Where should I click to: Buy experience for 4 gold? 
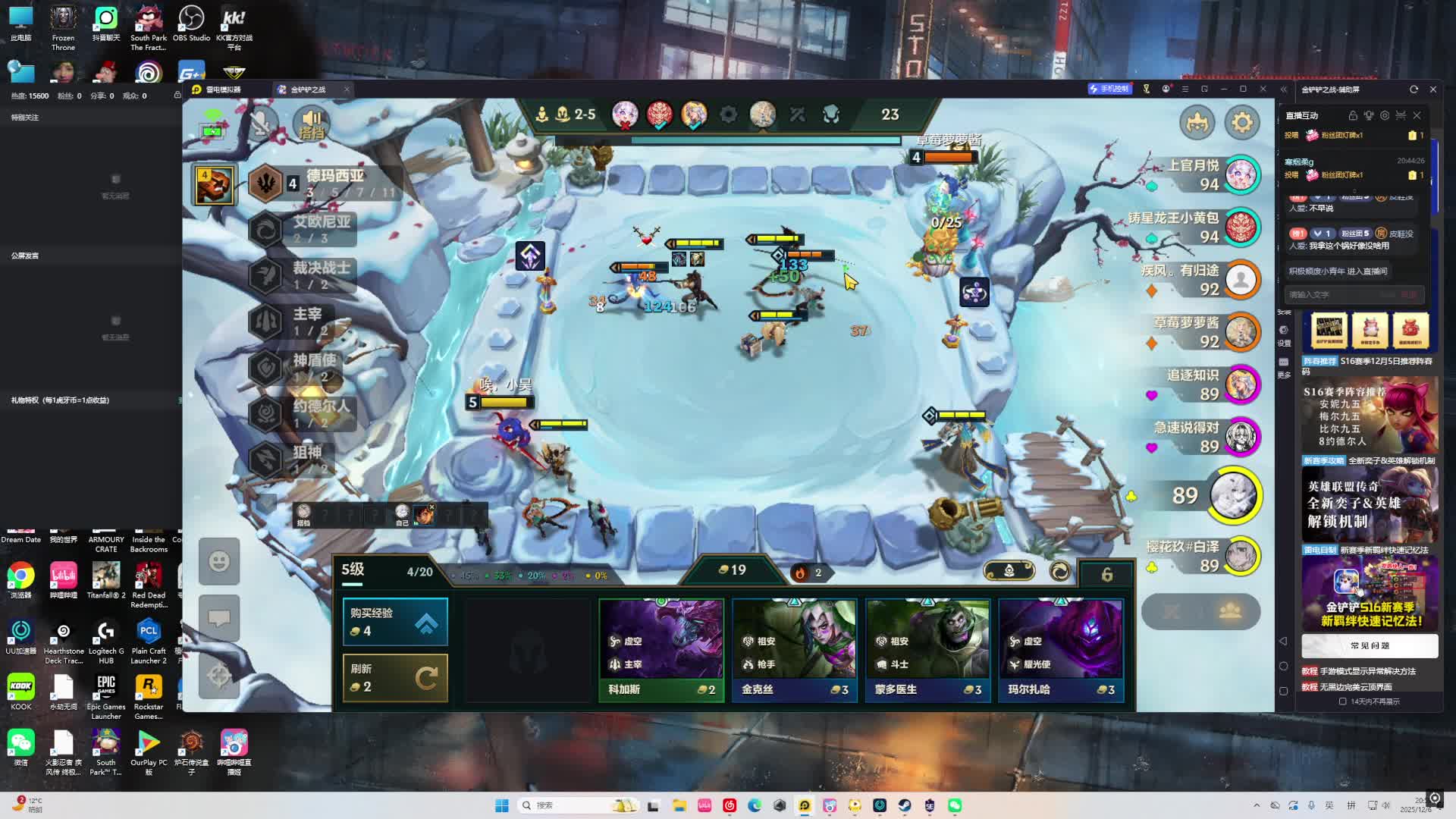point(395,622)
